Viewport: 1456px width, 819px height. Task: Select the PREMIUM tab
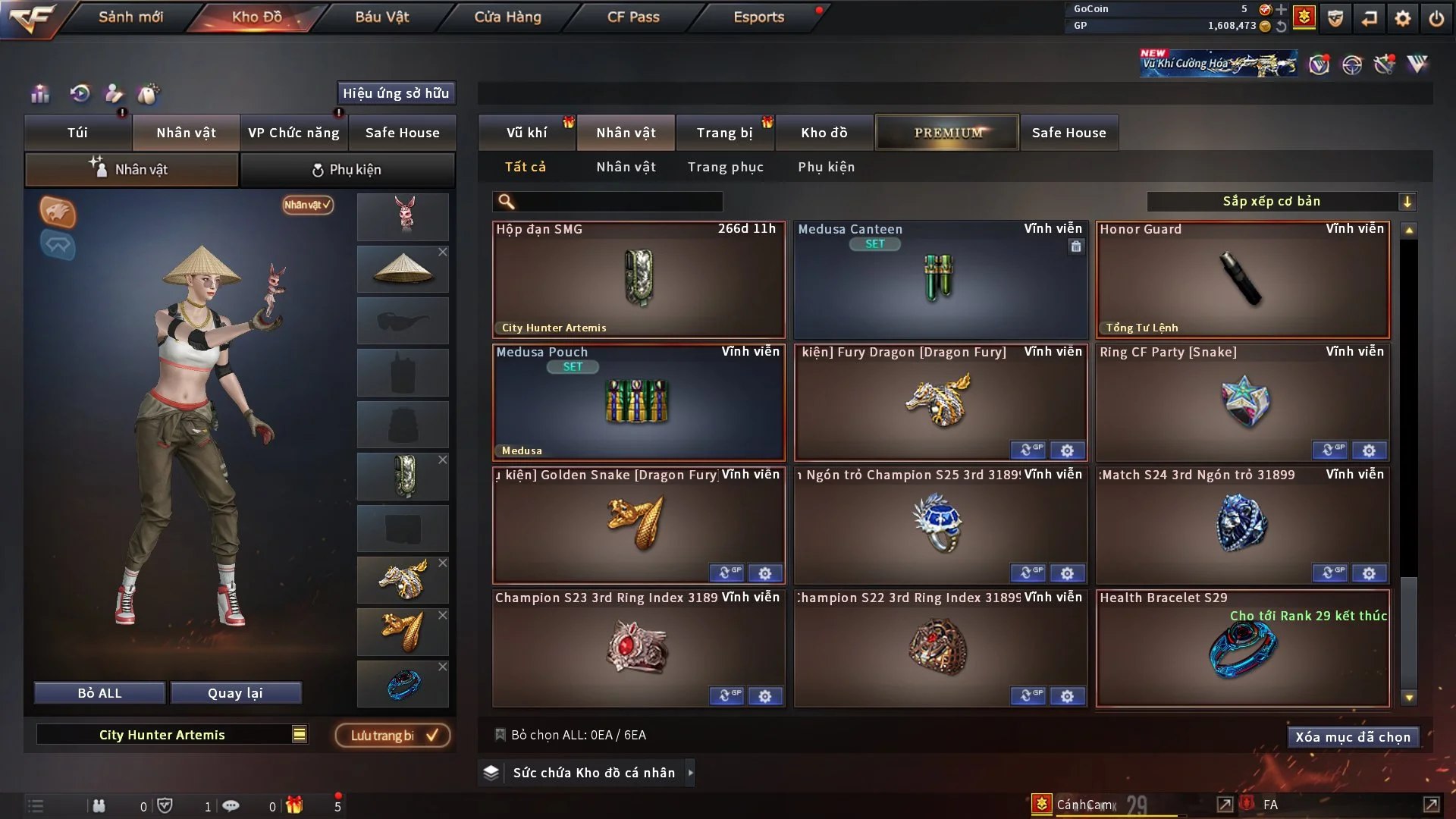947,133
